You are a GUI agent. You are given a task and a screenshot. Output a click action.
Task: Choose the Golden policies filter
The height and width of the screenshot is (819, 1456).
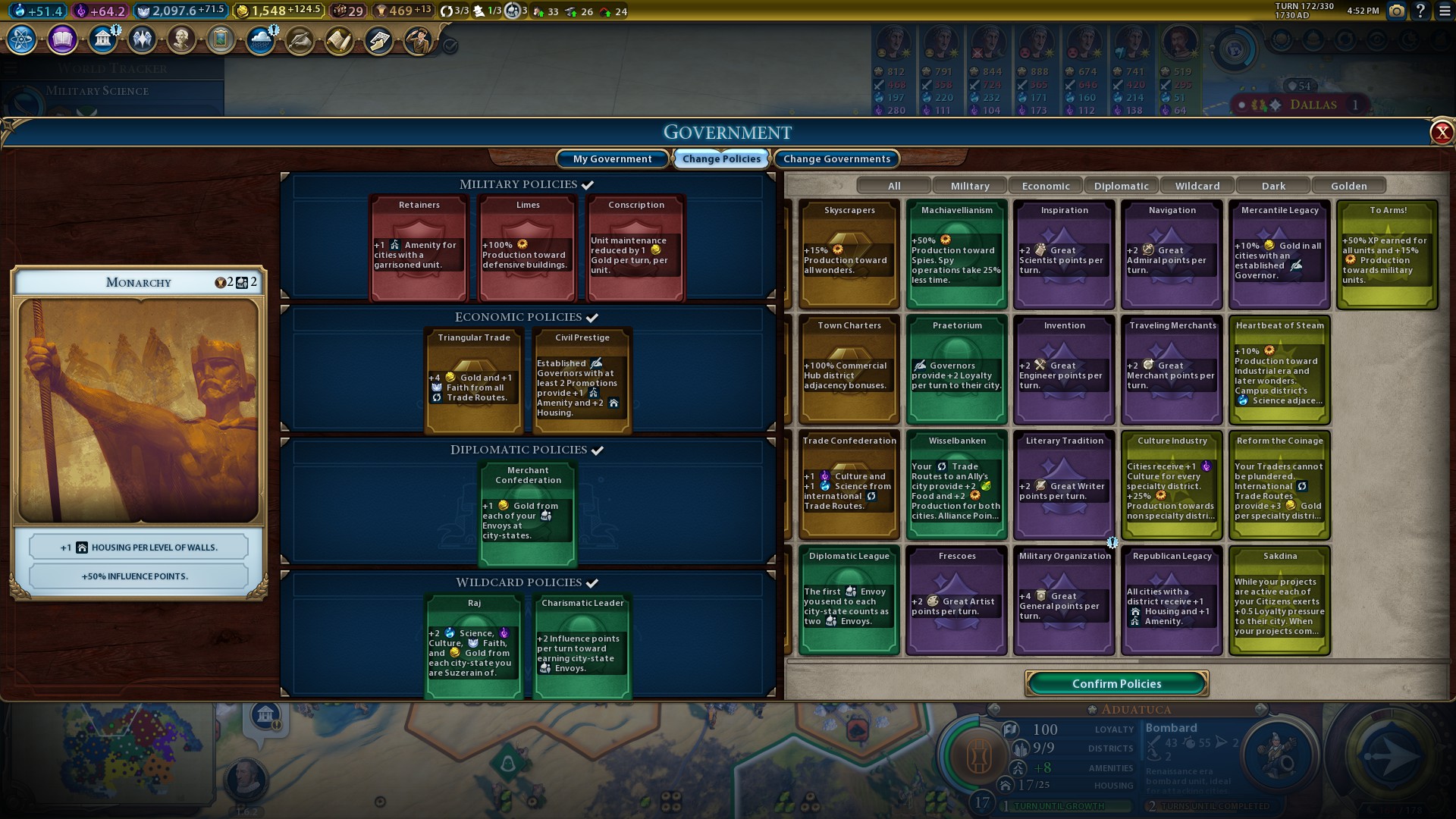[1349, 186]
